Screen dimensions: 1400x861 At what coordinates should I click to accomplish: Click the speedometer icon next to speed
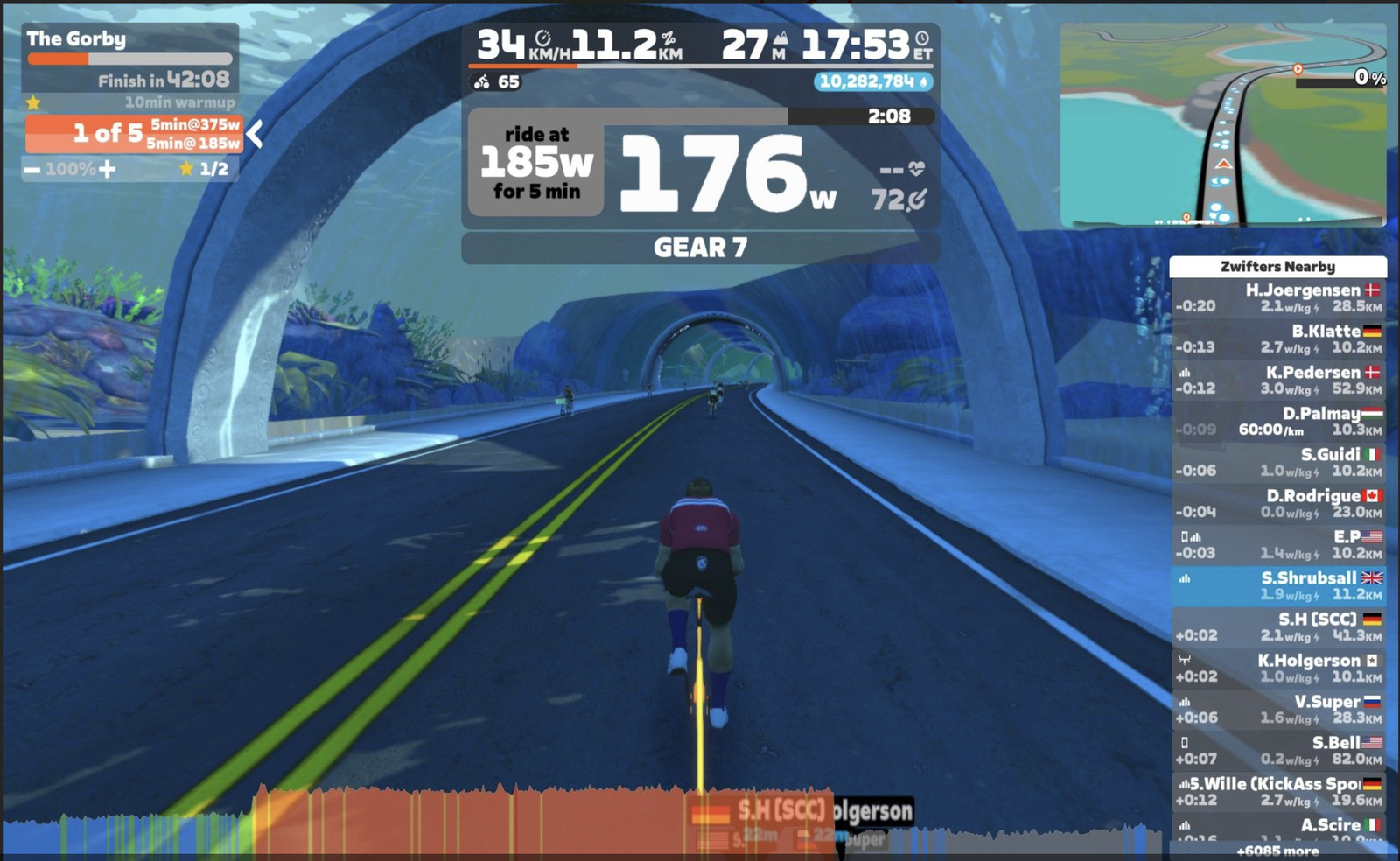click(x=543, y=36)
